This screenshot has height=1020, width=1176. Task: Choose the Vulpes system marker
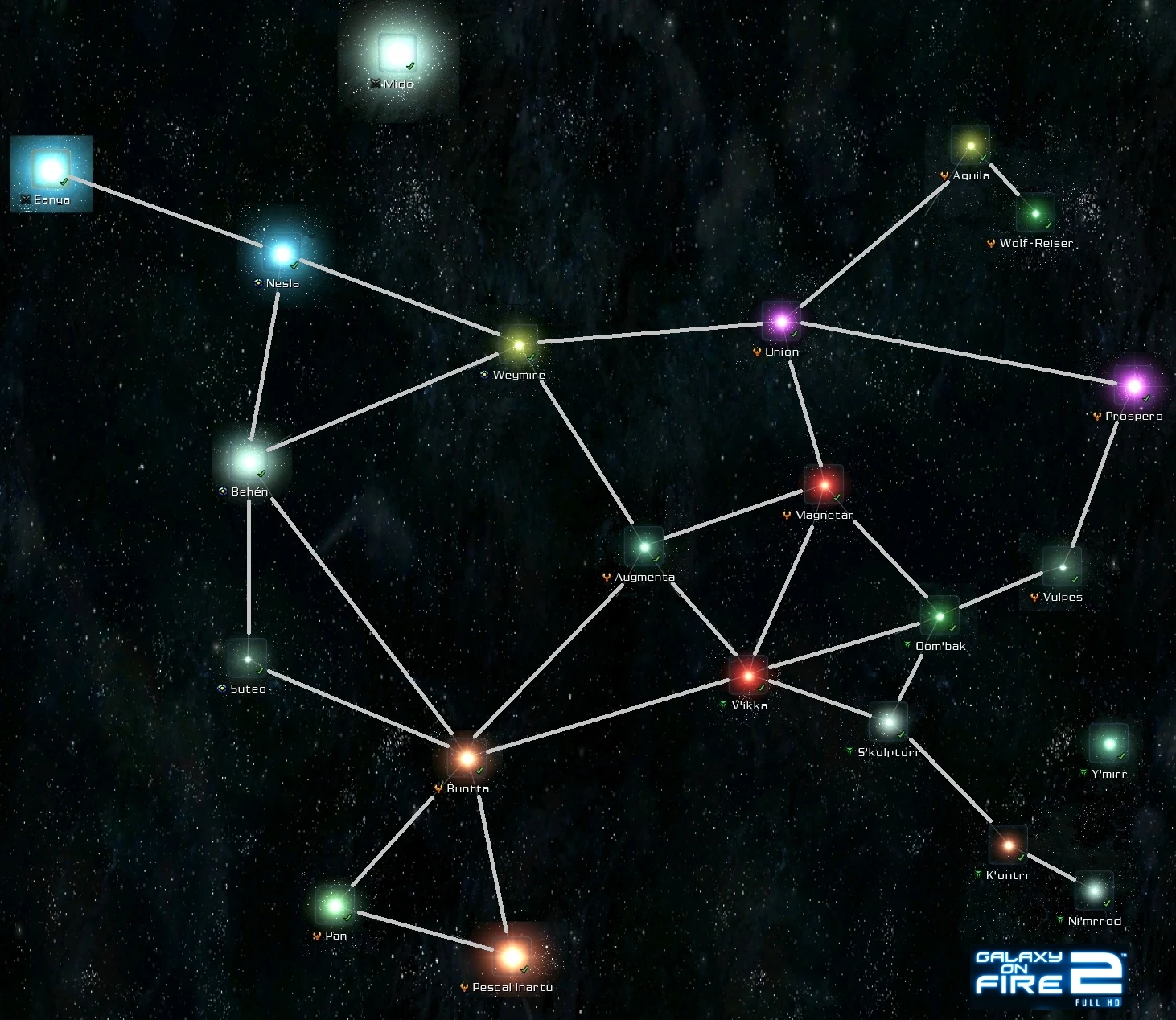tap(1063, 567)
